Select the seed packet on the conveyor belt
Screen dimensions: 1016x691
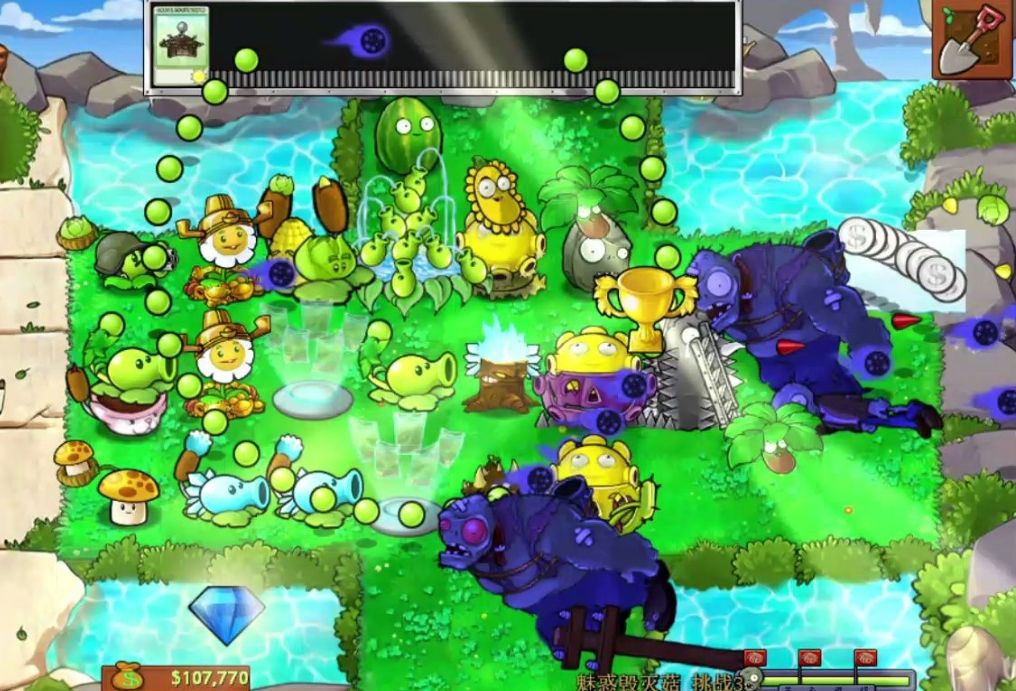pos(180,45)
